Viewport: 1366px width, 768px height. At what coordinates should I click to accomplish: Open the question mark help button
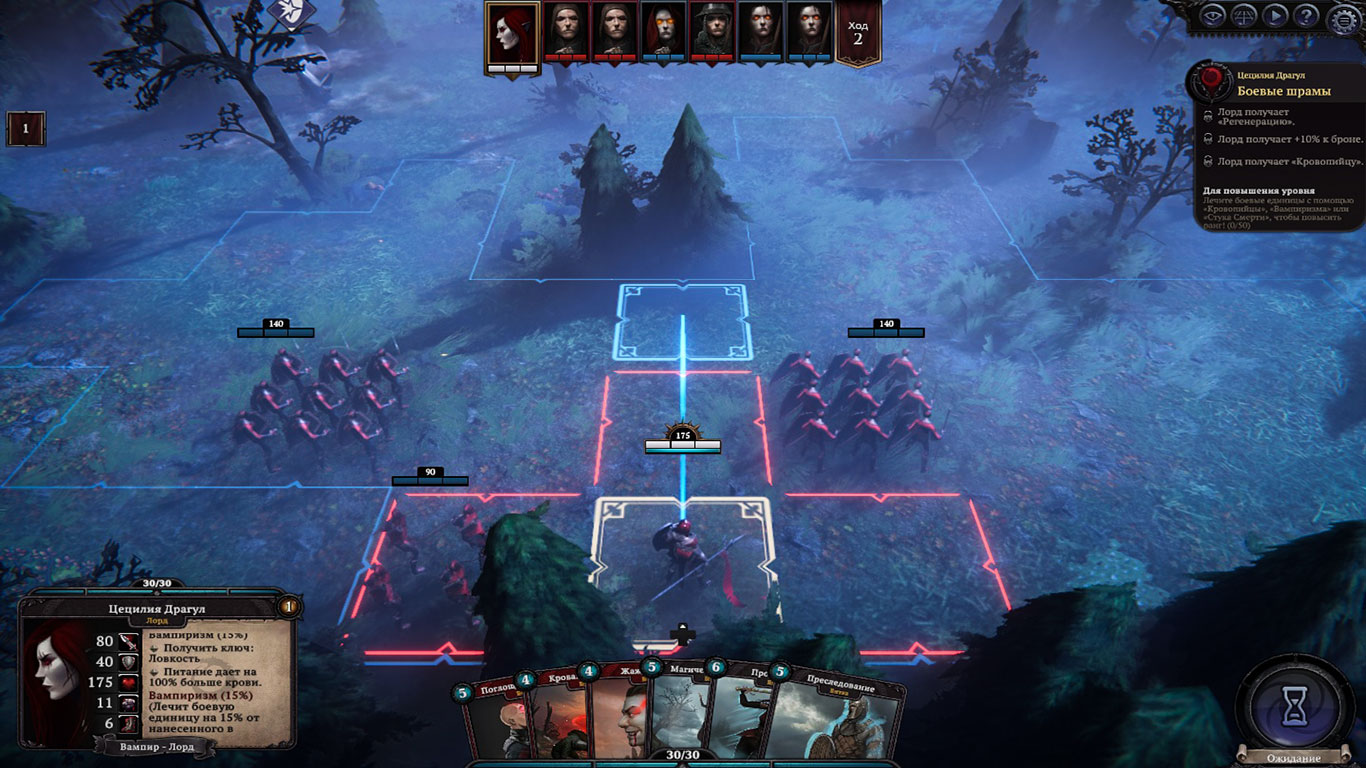(1305, 16)
